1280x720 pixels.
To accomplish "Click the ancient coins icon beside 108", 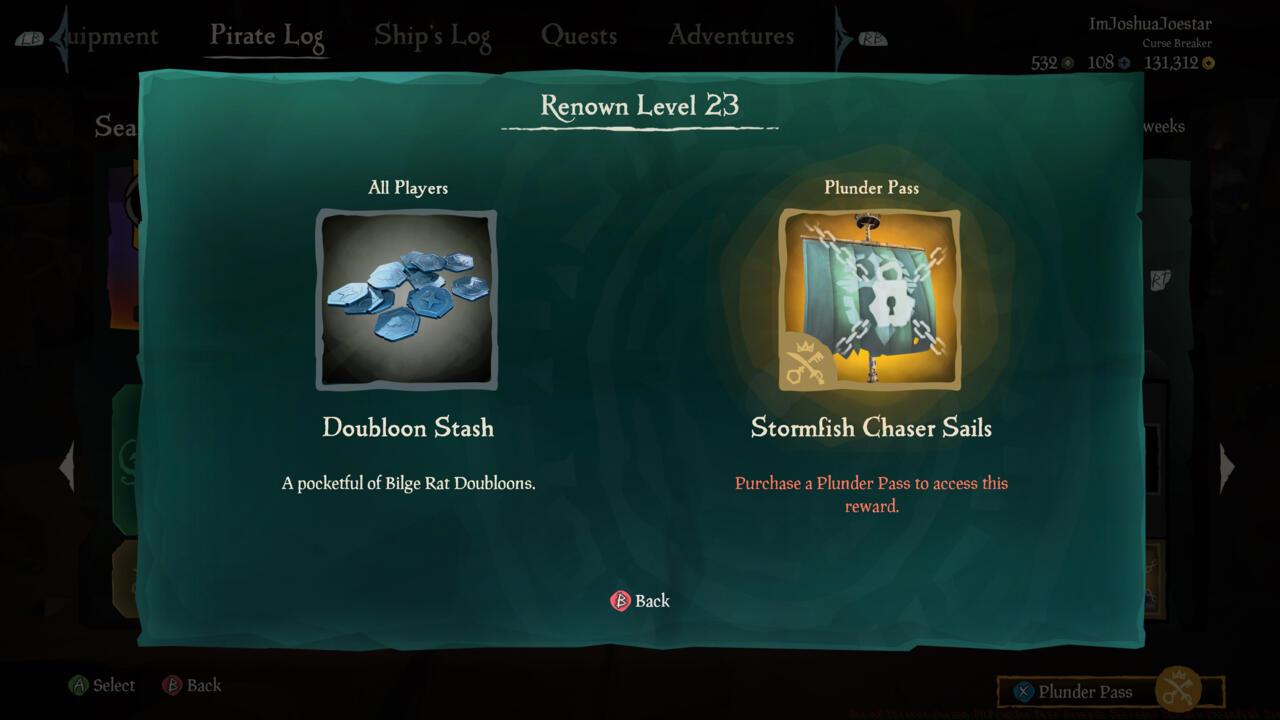I will click(x=1125, y=63).
